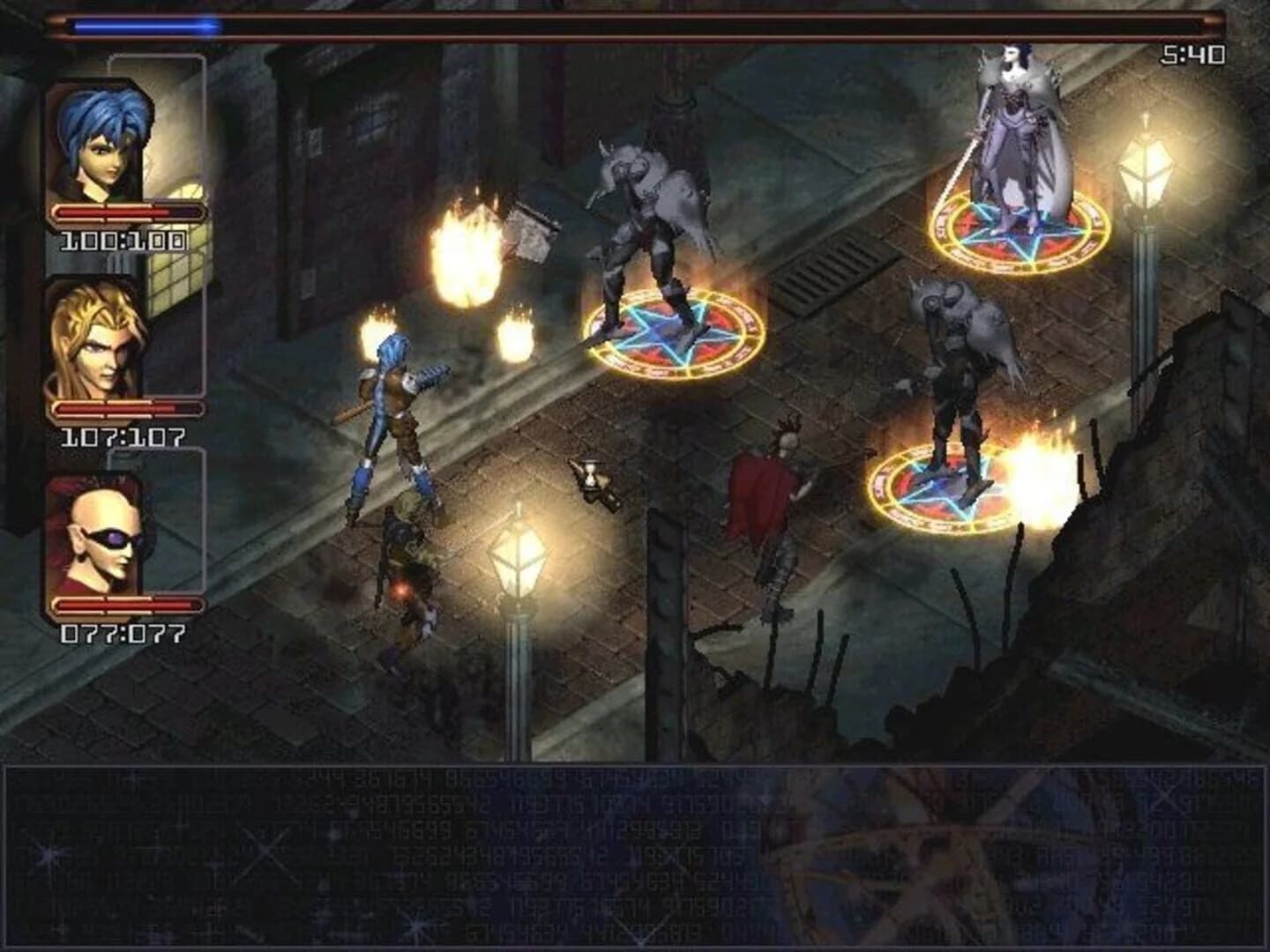Viewport: 1270px width, 952px height.
Task: Select the blonde character's portrait
Action: click(x=97, y=344)
